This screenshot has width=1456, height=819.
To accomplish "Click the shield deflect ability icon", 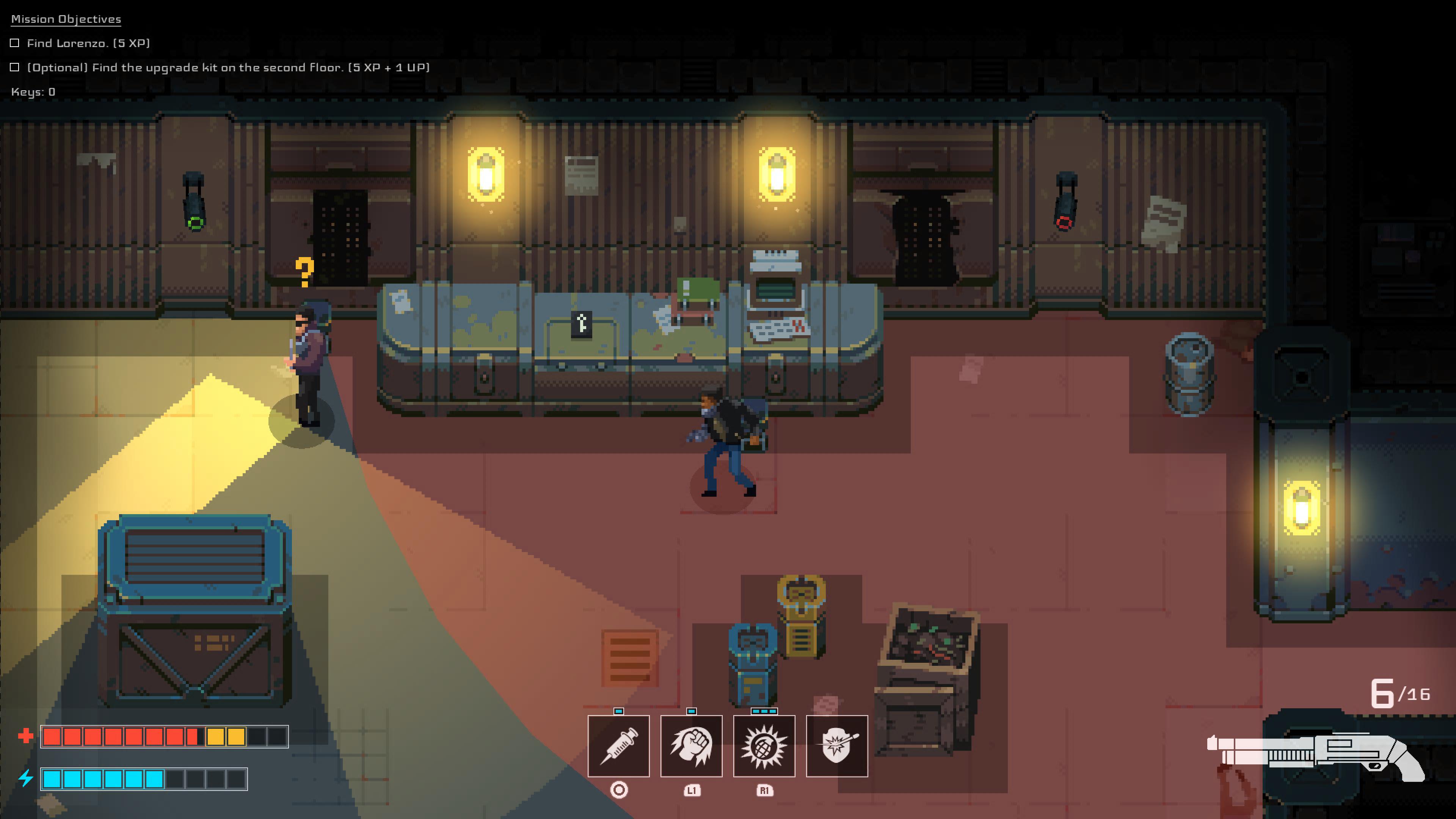I will point(837,746).
